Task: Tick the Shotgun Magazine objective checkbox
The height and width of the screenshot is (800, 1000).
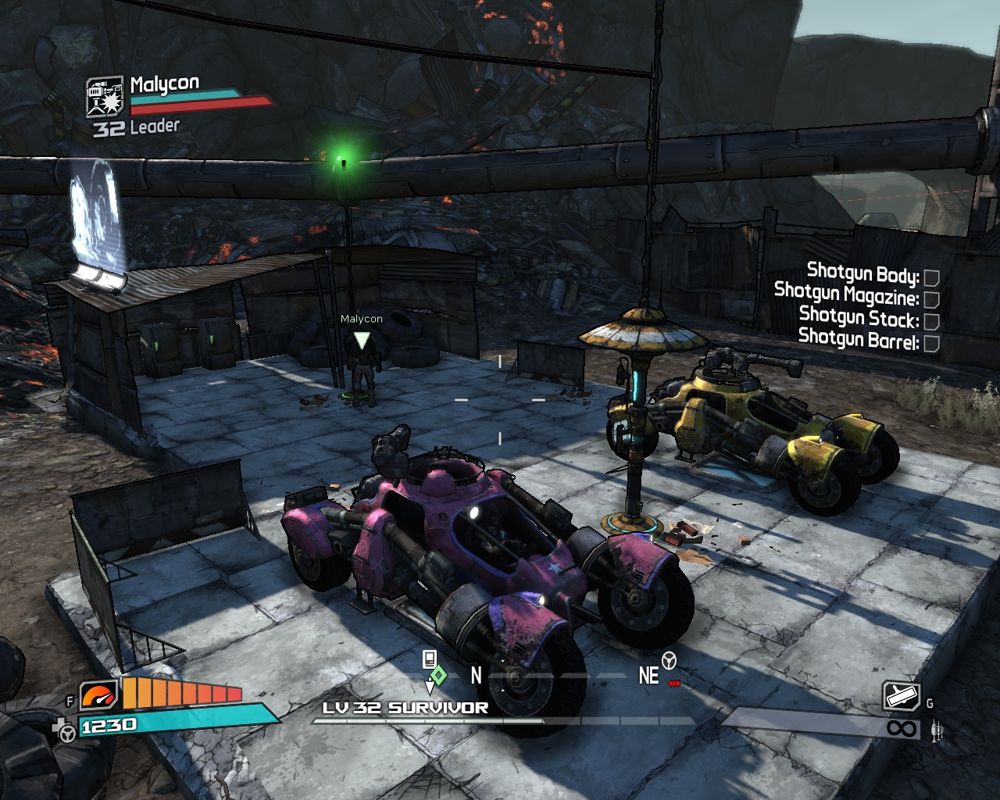Action: [x=931, y=299]
